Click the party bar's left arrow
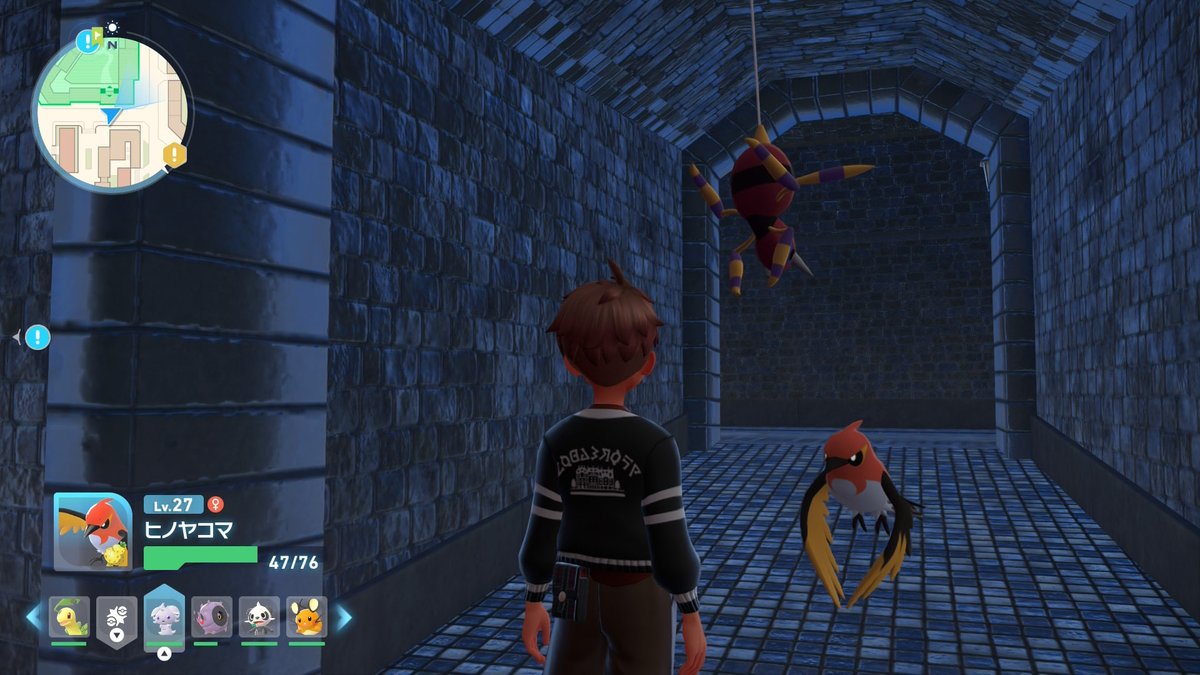1200x675 pixels. point(33,617)
